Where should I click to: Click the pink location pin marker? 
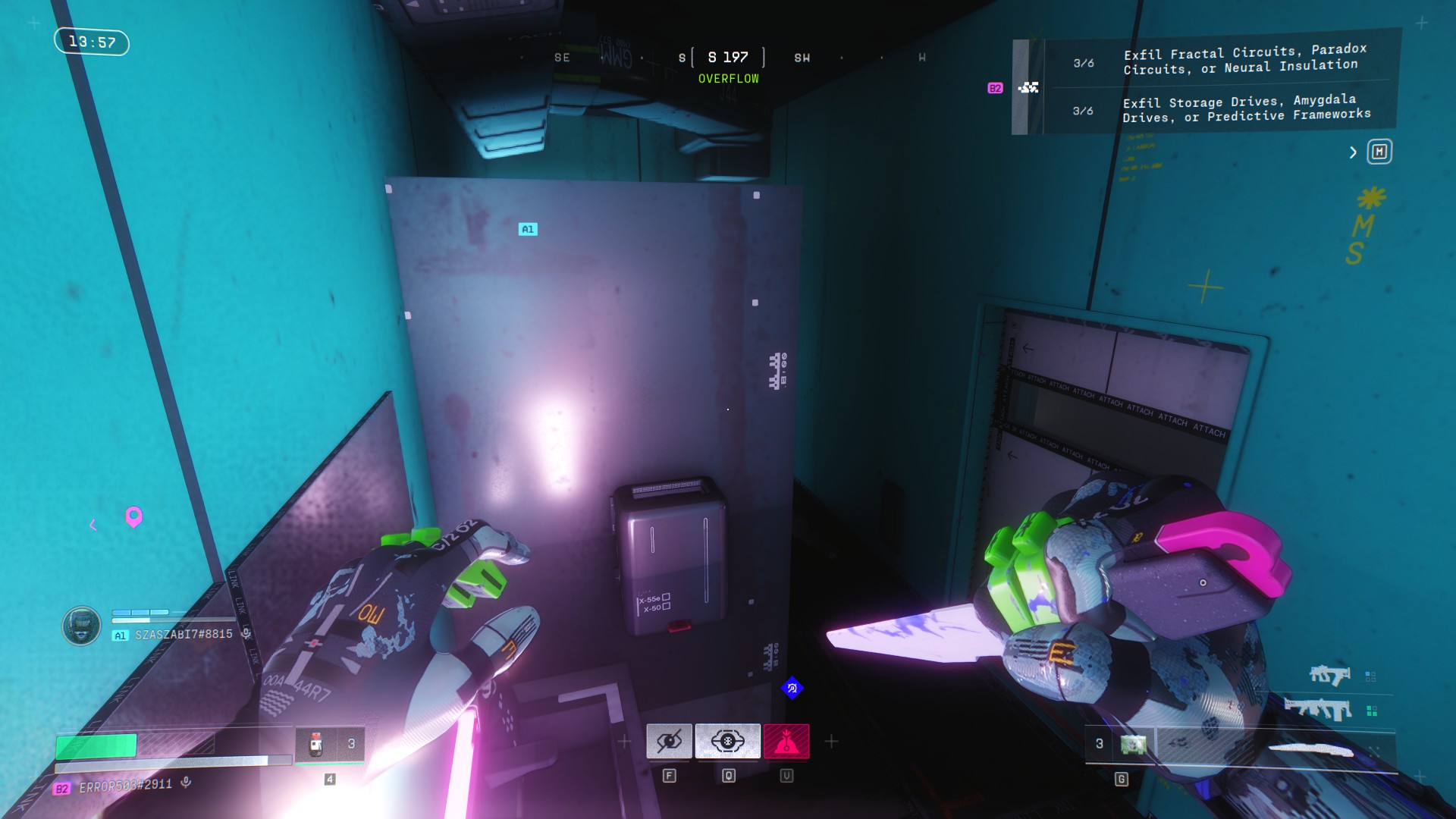tap(133, 517)
